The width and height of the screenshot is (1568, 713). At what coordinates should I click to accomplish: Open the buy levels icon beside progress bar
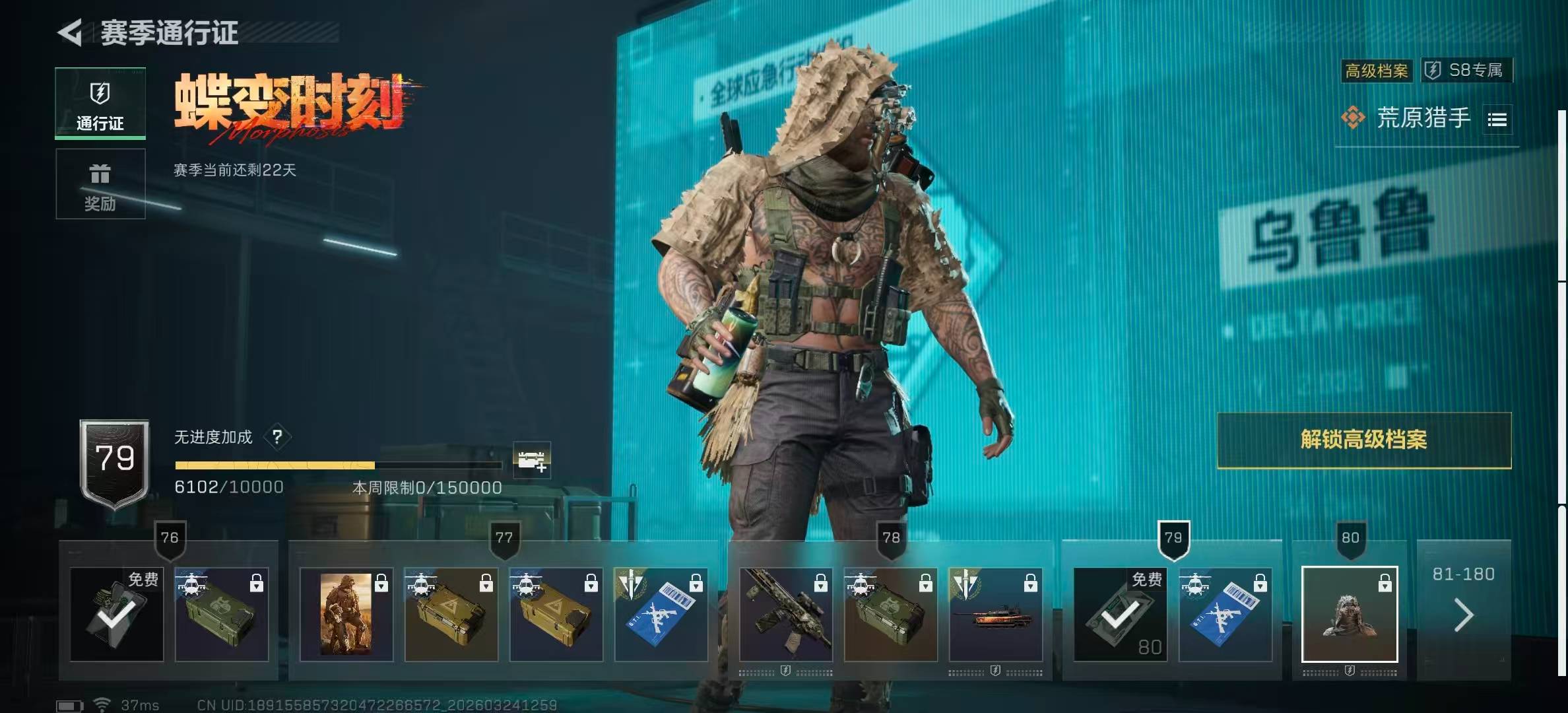tap(532, 459)
